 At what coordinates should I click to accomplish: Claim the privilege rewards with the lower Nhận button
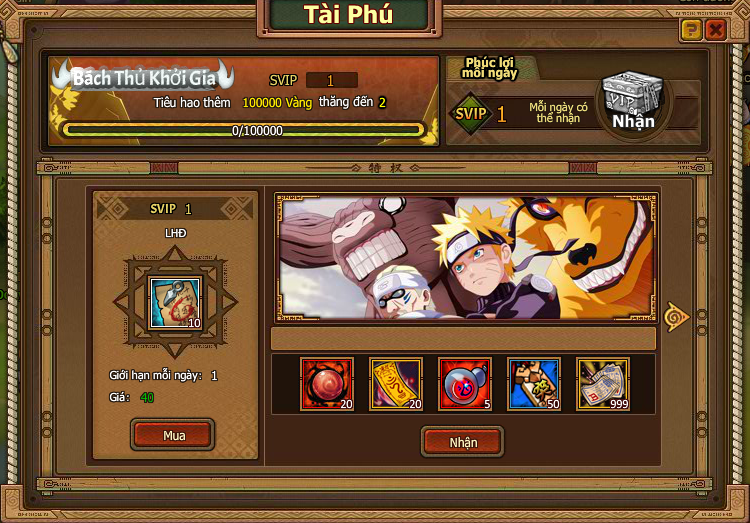pyautogui.click(x=463, y=441)
